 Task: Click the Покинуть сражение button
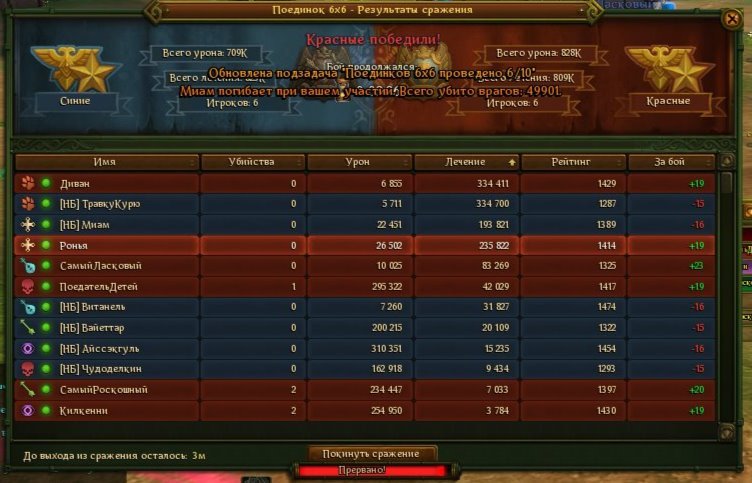[x=372, y=454]
